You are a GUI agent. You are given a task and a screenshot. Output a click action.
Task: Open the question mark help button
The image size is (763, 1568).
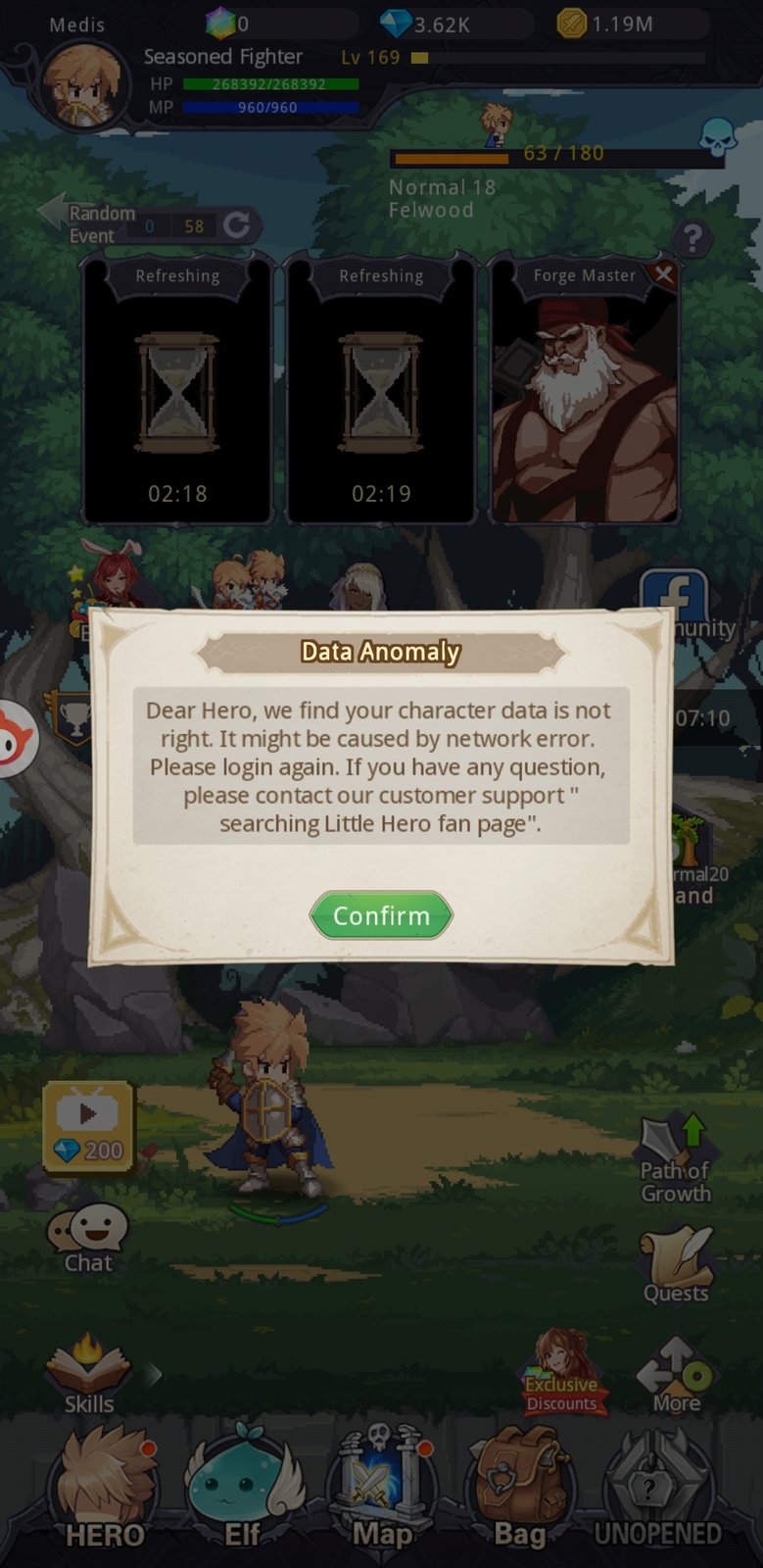tap(691, 237)
